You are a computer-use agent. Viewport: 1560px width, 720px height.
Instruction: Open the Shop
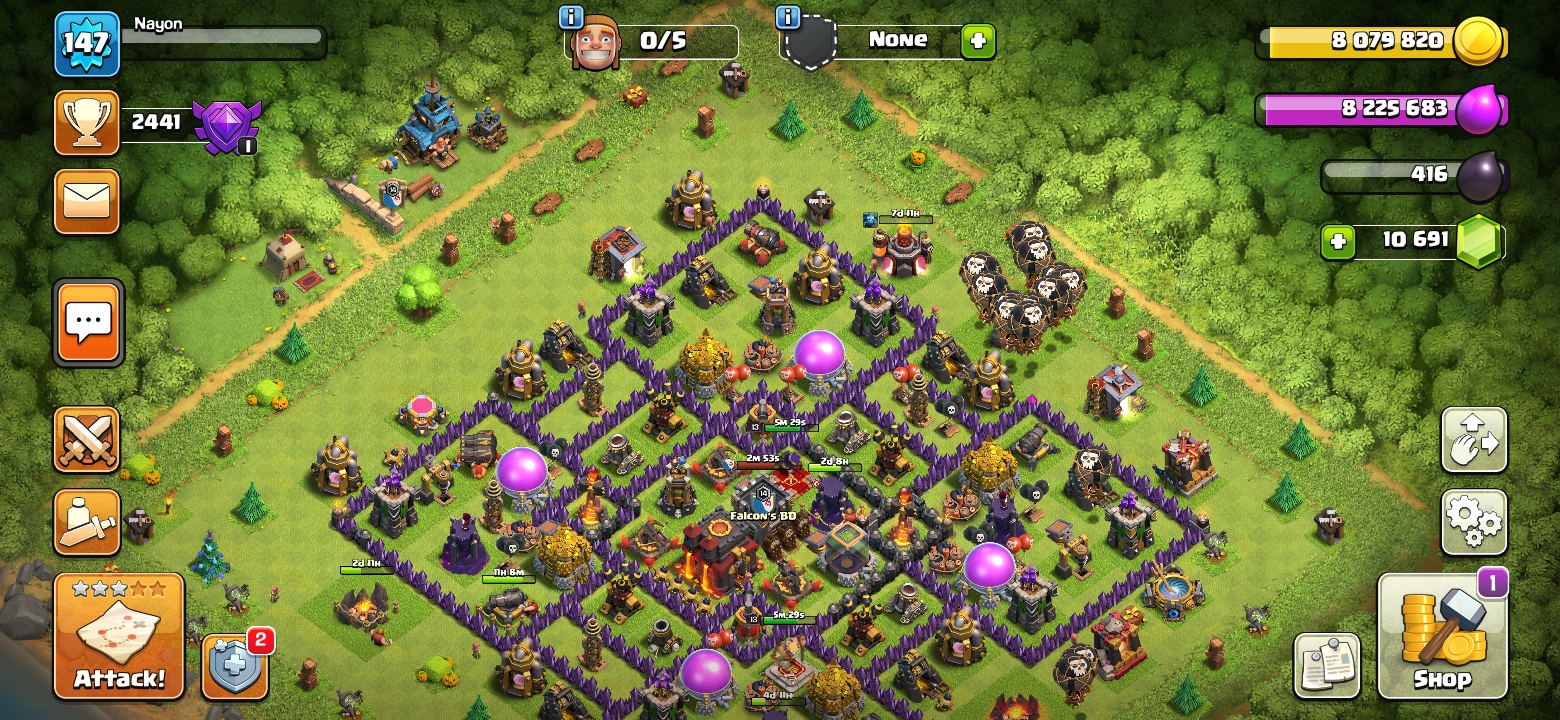point(1442,635)
